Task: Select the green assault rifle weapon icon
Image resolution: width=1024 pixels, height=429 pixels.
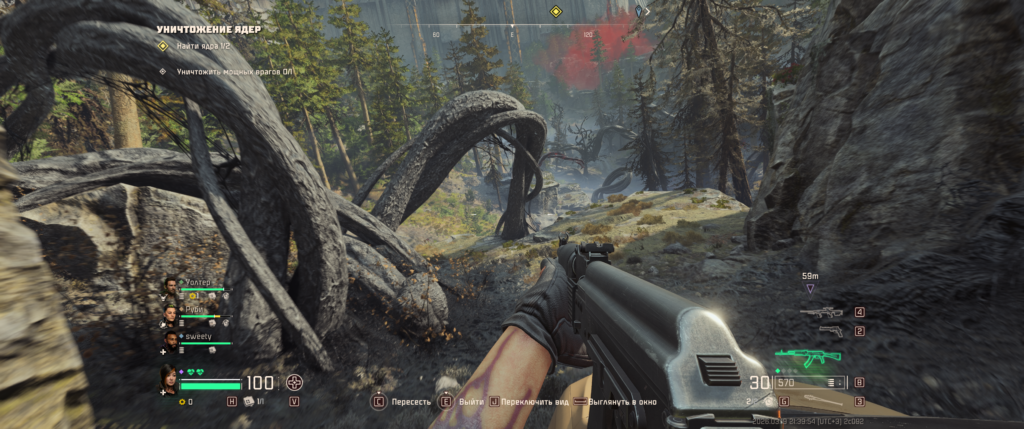Action: (808, 357)
